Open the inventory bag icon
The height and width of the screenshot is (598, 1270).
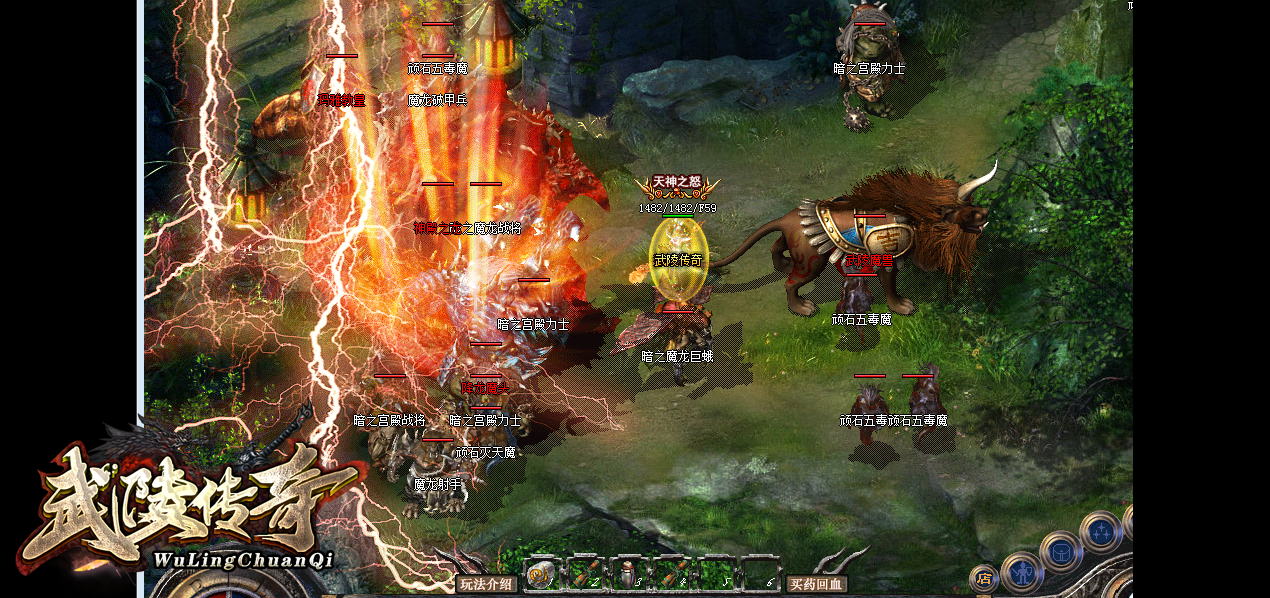tap(1060, 551)
